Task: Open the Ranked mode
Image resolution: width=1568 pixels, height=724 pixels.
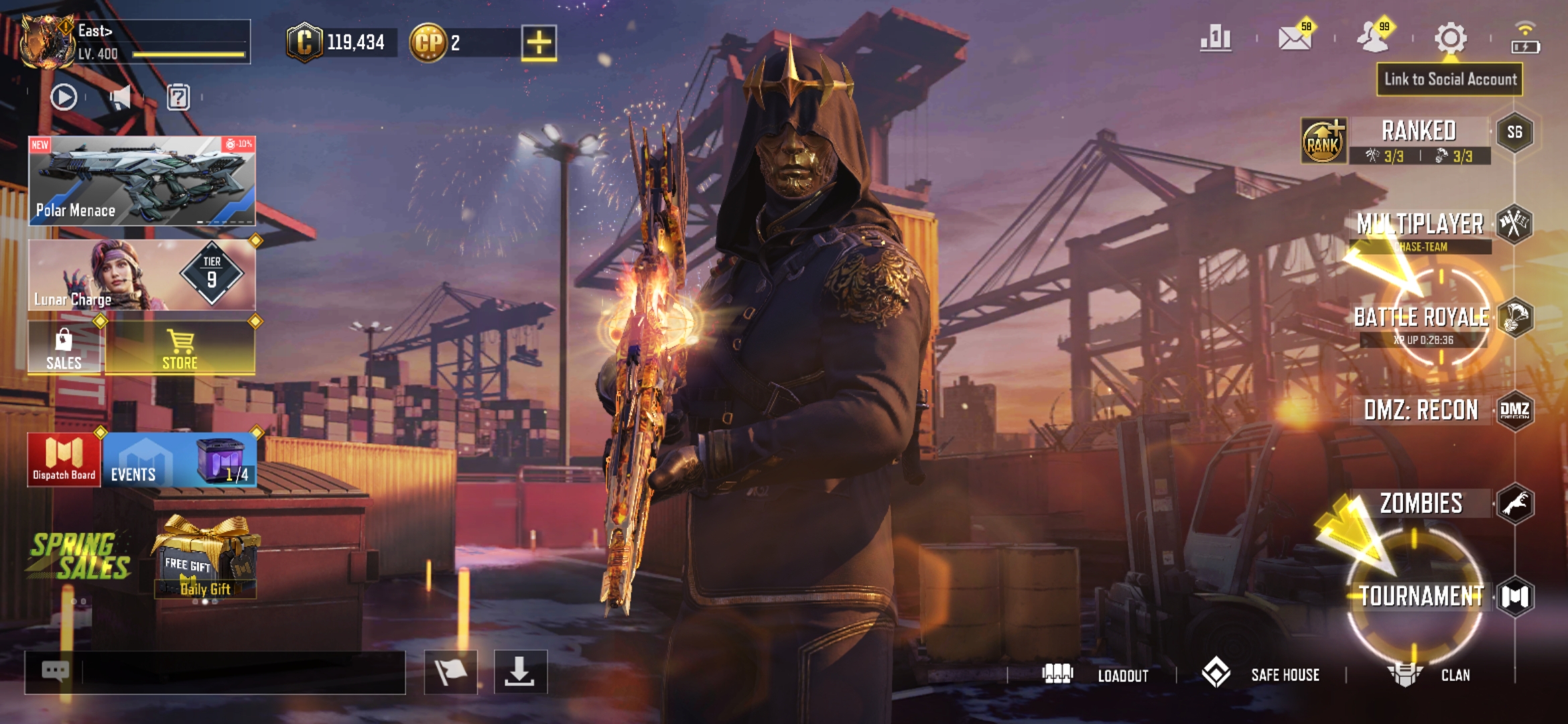Action: click(1418, 132)
